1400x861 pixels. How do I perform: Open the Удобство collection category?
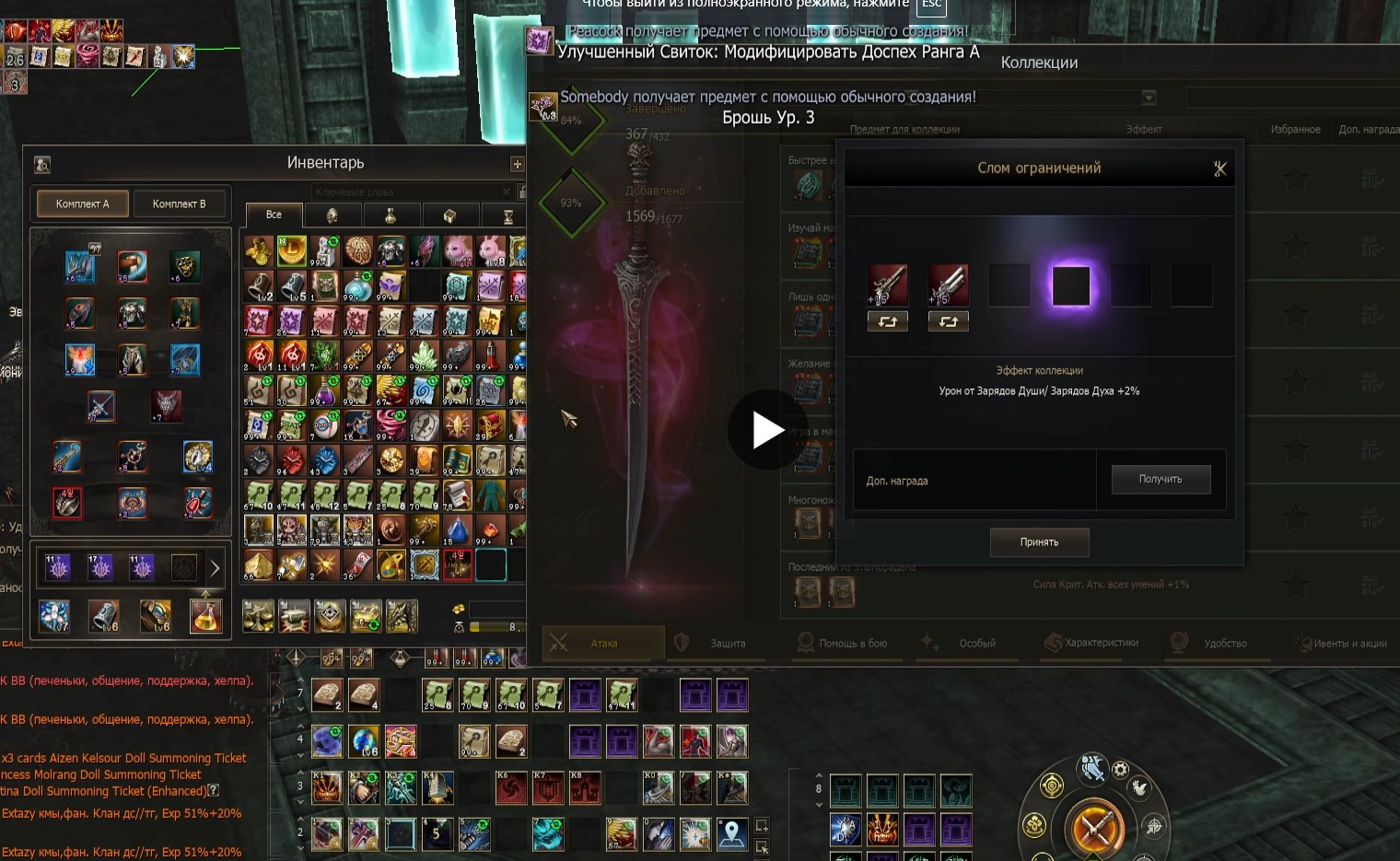[1224, 643]
